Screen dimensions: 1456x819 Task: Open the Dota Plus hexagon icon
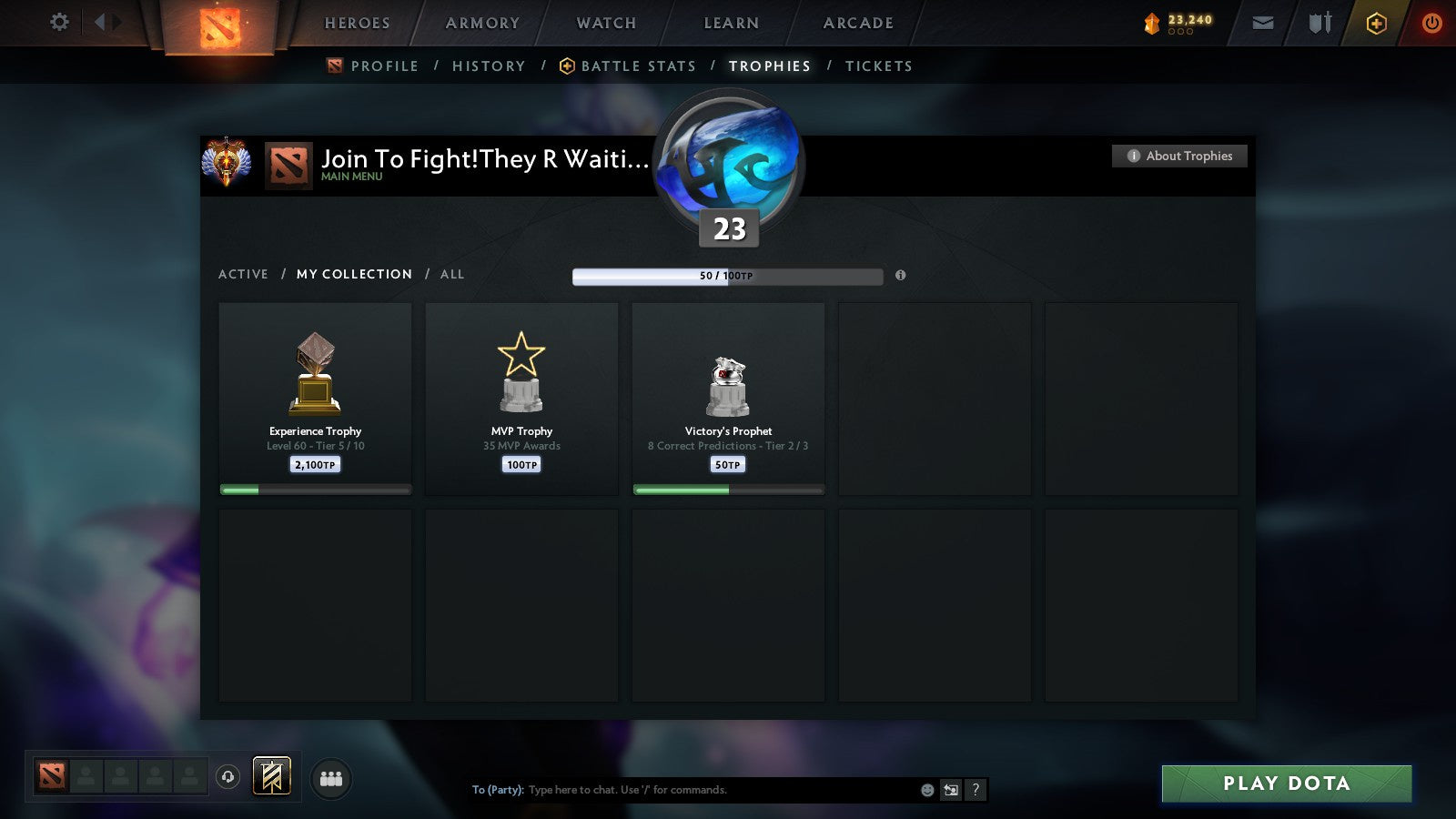coord(1376,23)
